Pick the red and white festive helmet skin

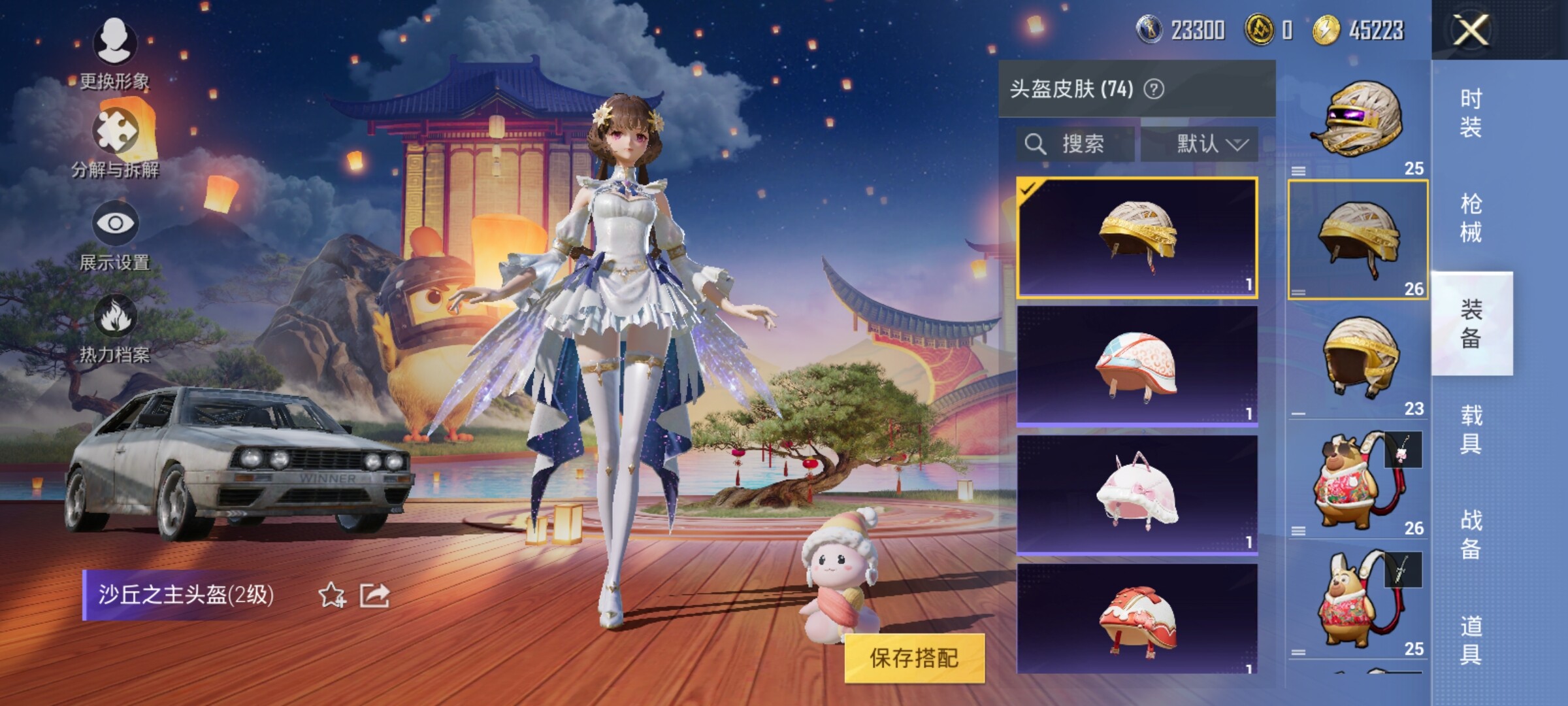[x=1137, y=620]
